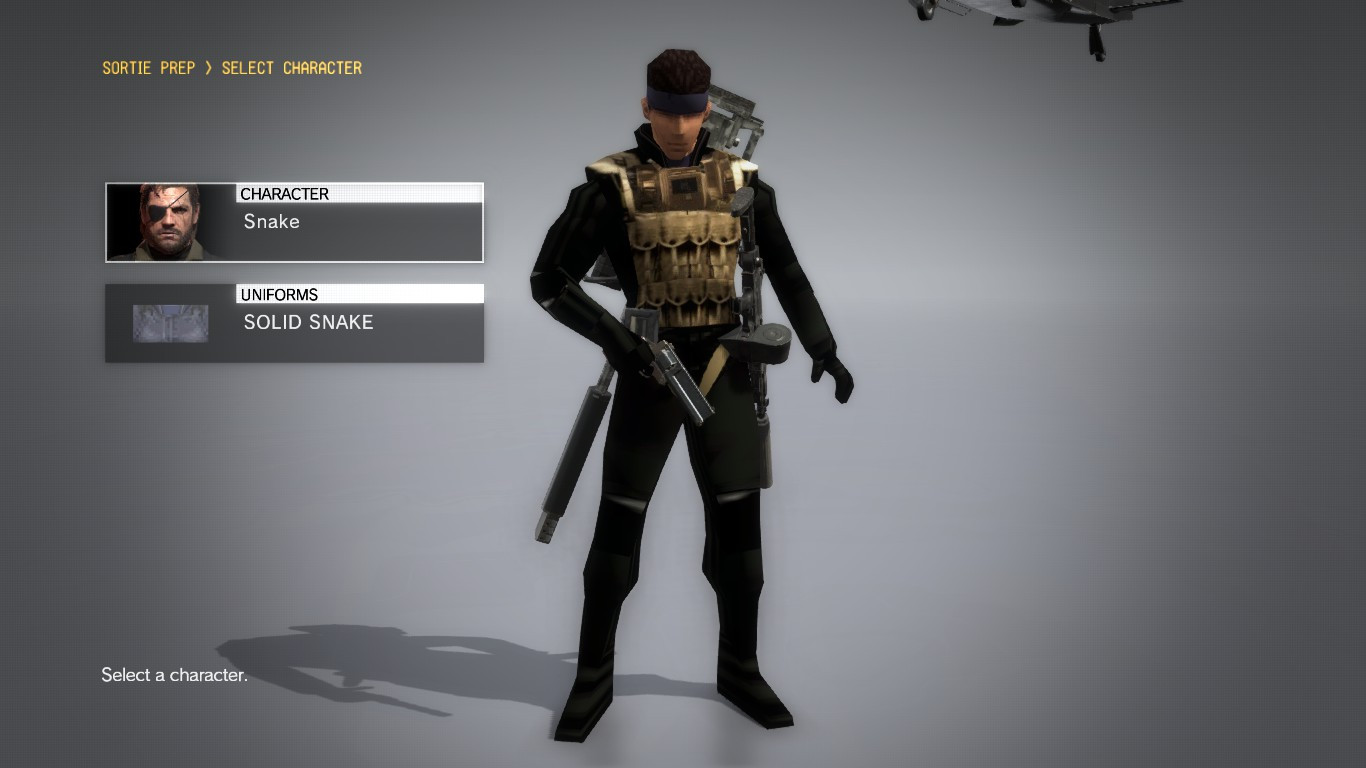Click the SOLID SNAKE text label
The width and height of the screenshot is (1366, 768).
[x=308, y=322]
